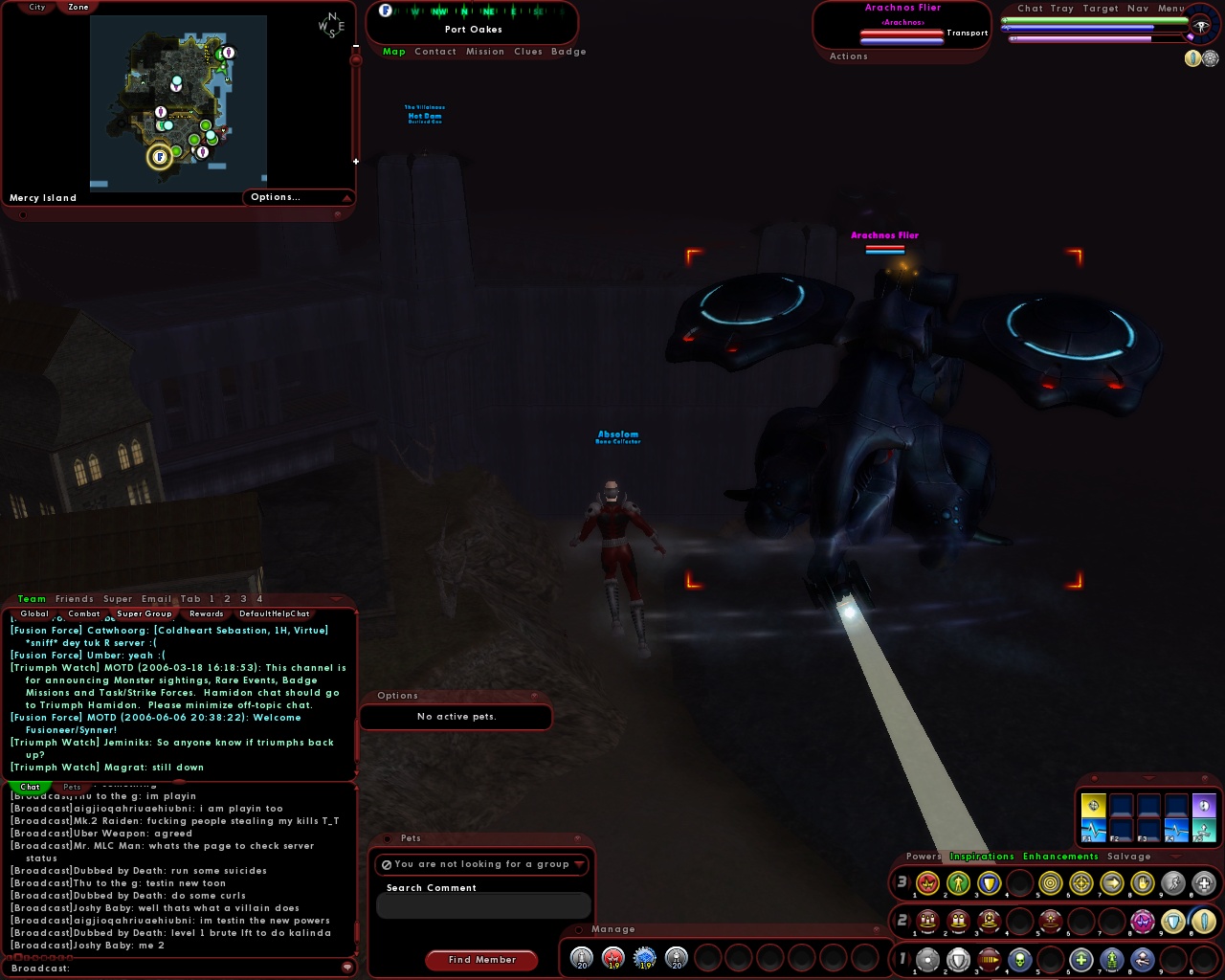Switch the minimap to Zone view

78,7
